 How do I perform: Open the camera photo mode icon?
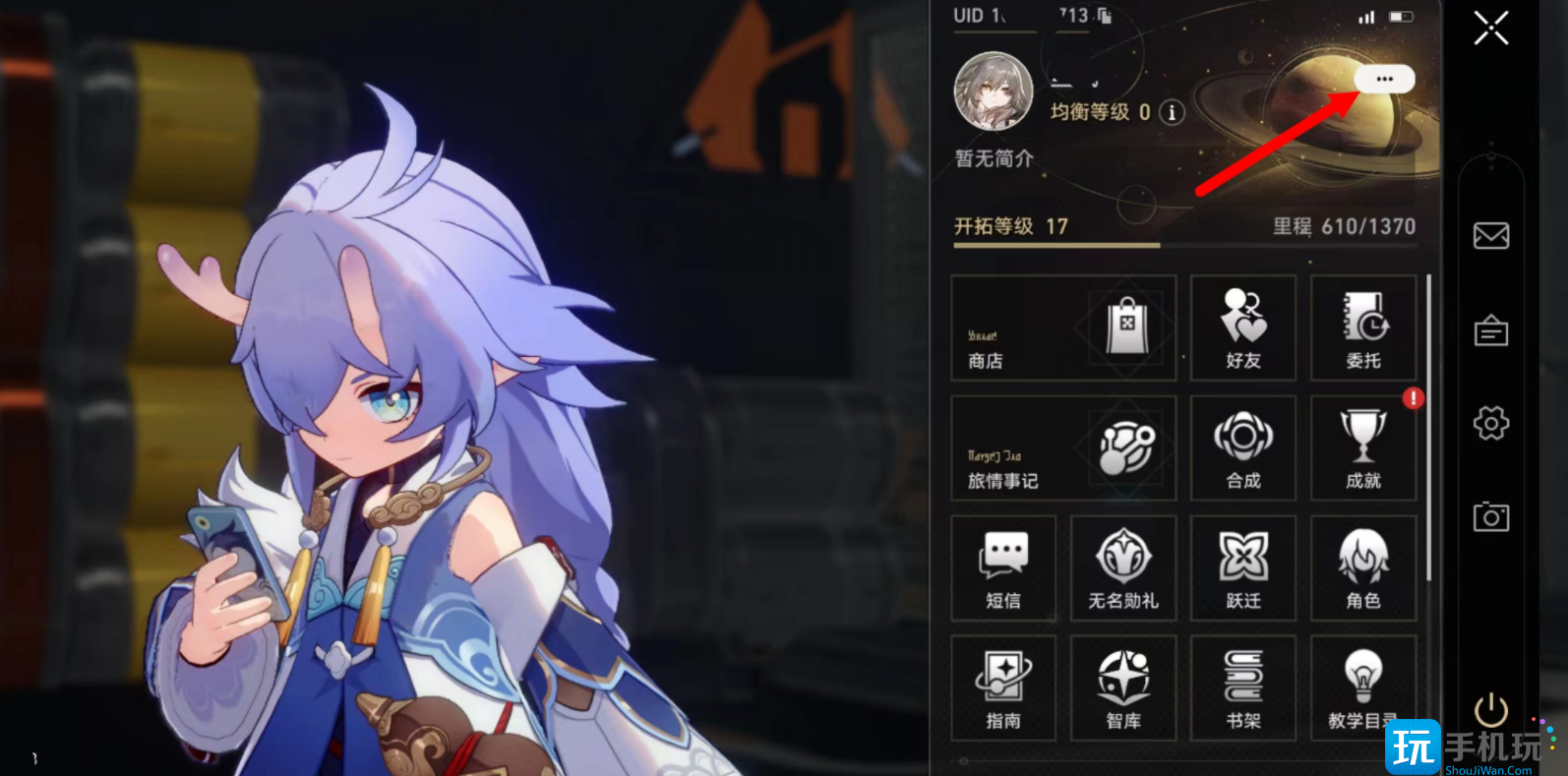[1491, 517]
